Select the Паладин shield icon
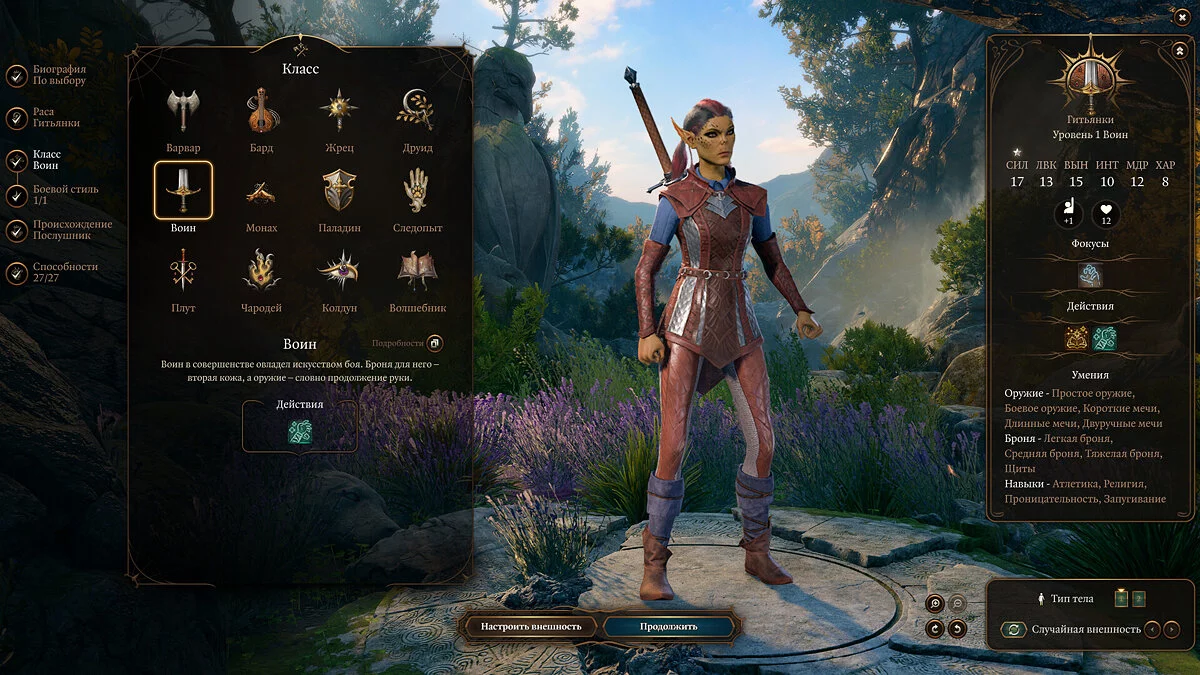This screenshot has height=675, width=1200. coord(339,190)
